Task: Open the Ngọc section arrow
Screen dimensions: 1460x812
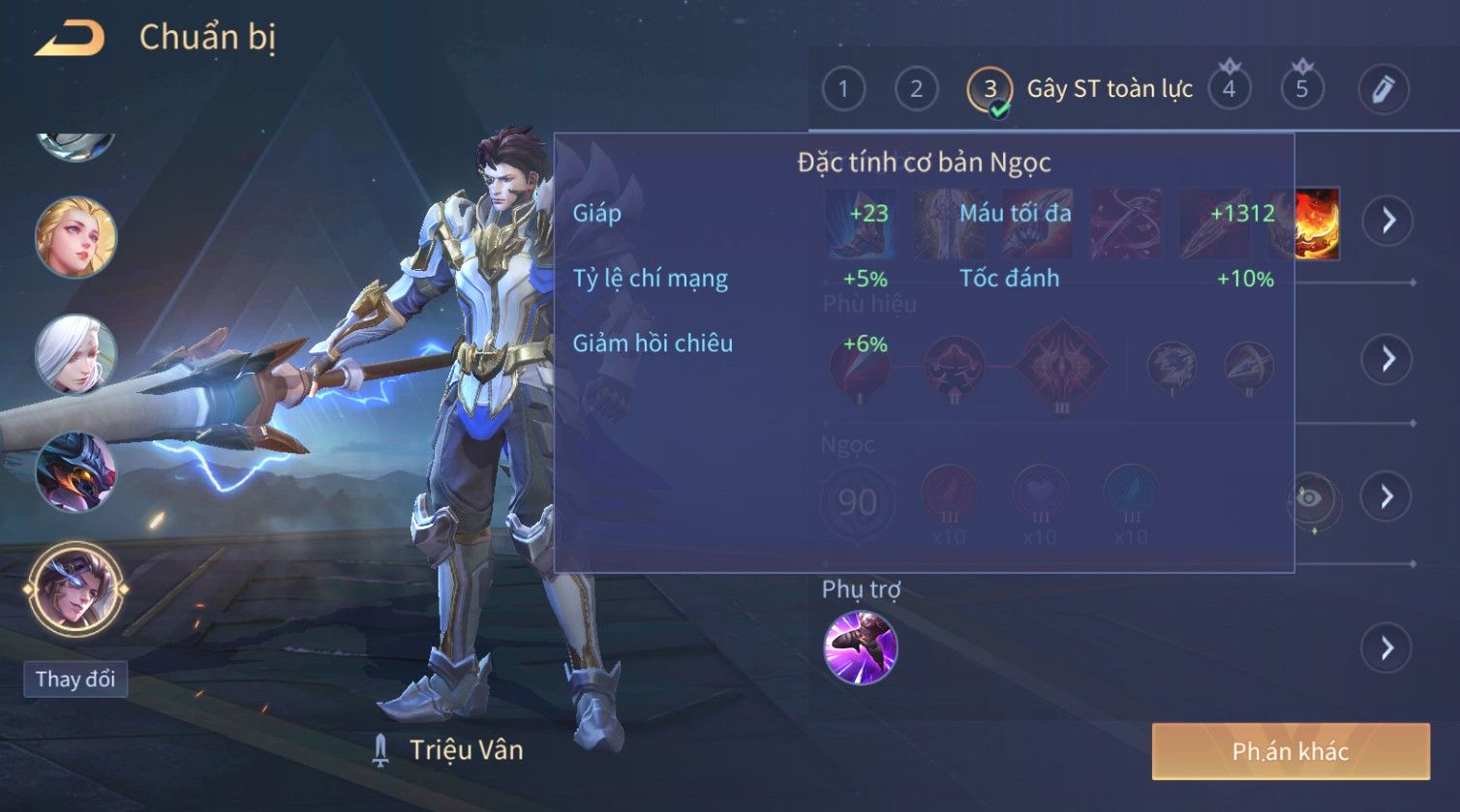Action: point(1386,497)
